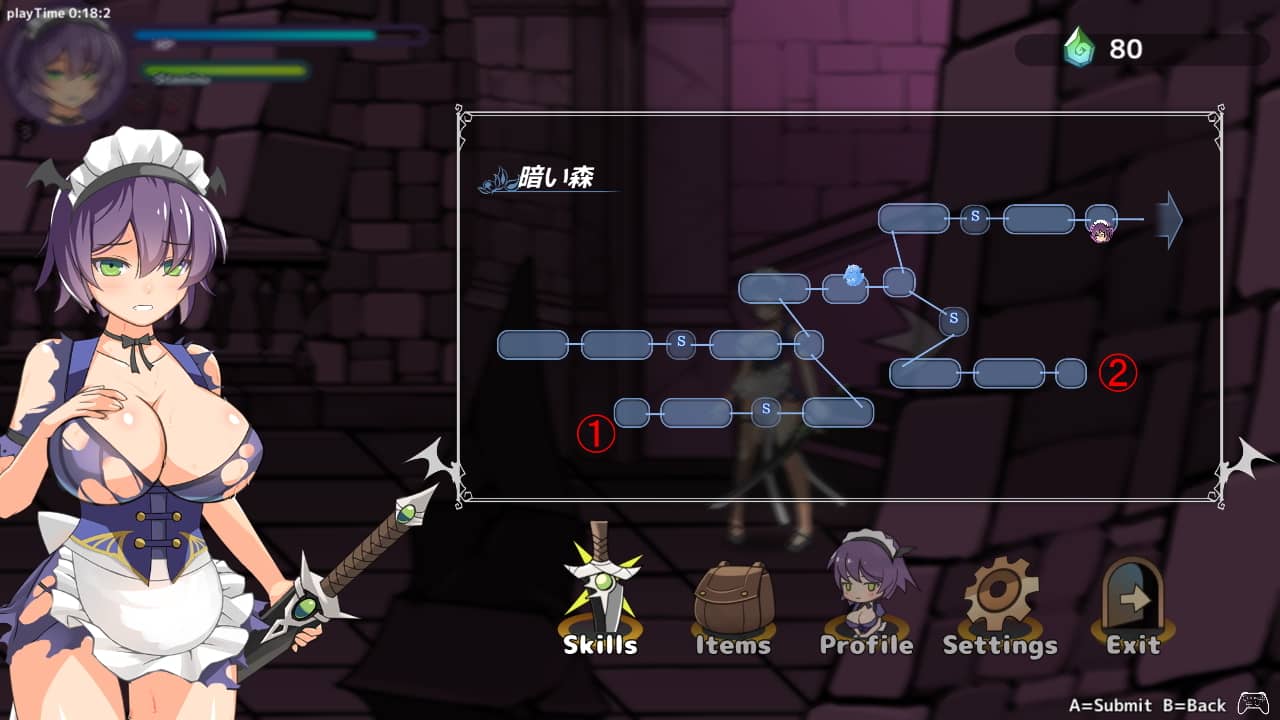Open the Items backpack icon

pos(733,590)
